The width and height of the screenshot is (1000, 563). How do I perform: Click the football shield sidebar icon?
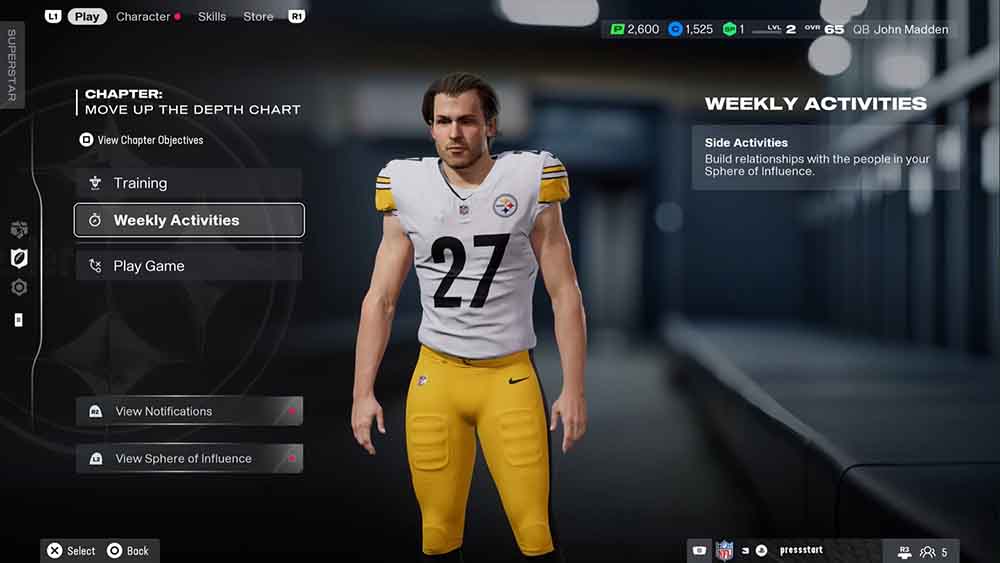(19, 258)
